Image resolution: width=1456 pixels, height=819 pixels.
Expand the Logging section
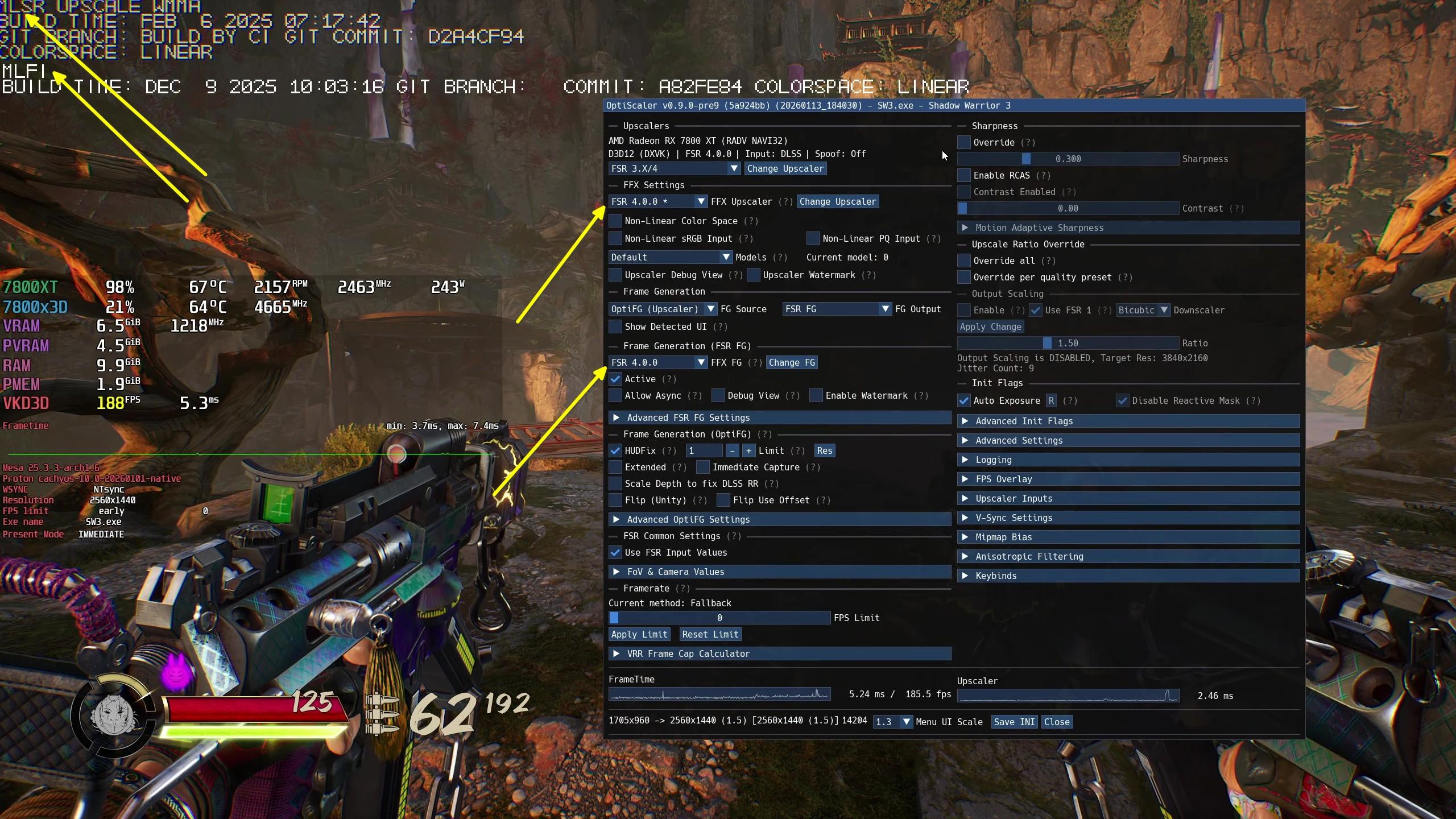click(994, 460)
